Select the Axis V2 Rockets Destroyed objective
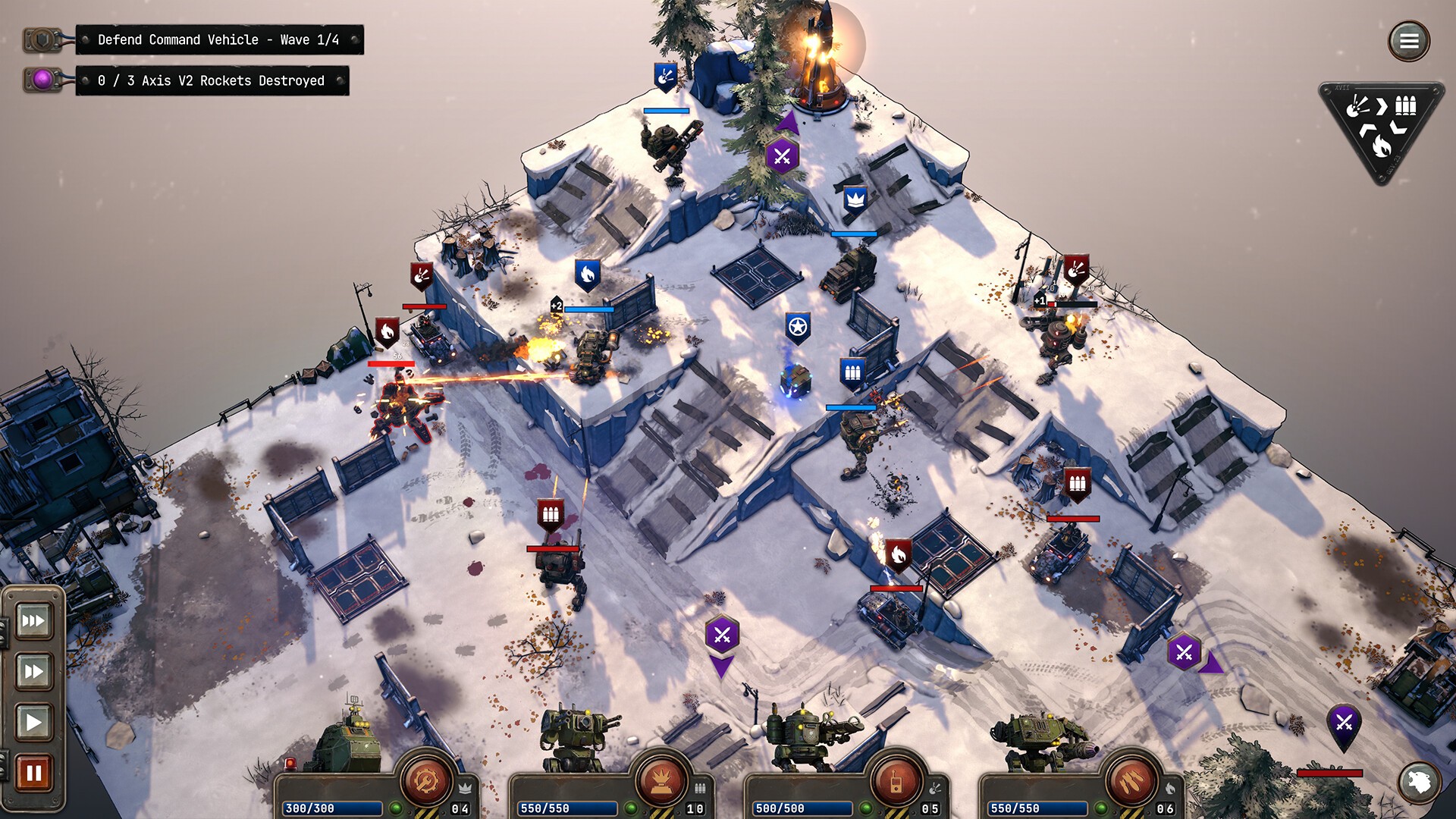 (x=211, y=80)
